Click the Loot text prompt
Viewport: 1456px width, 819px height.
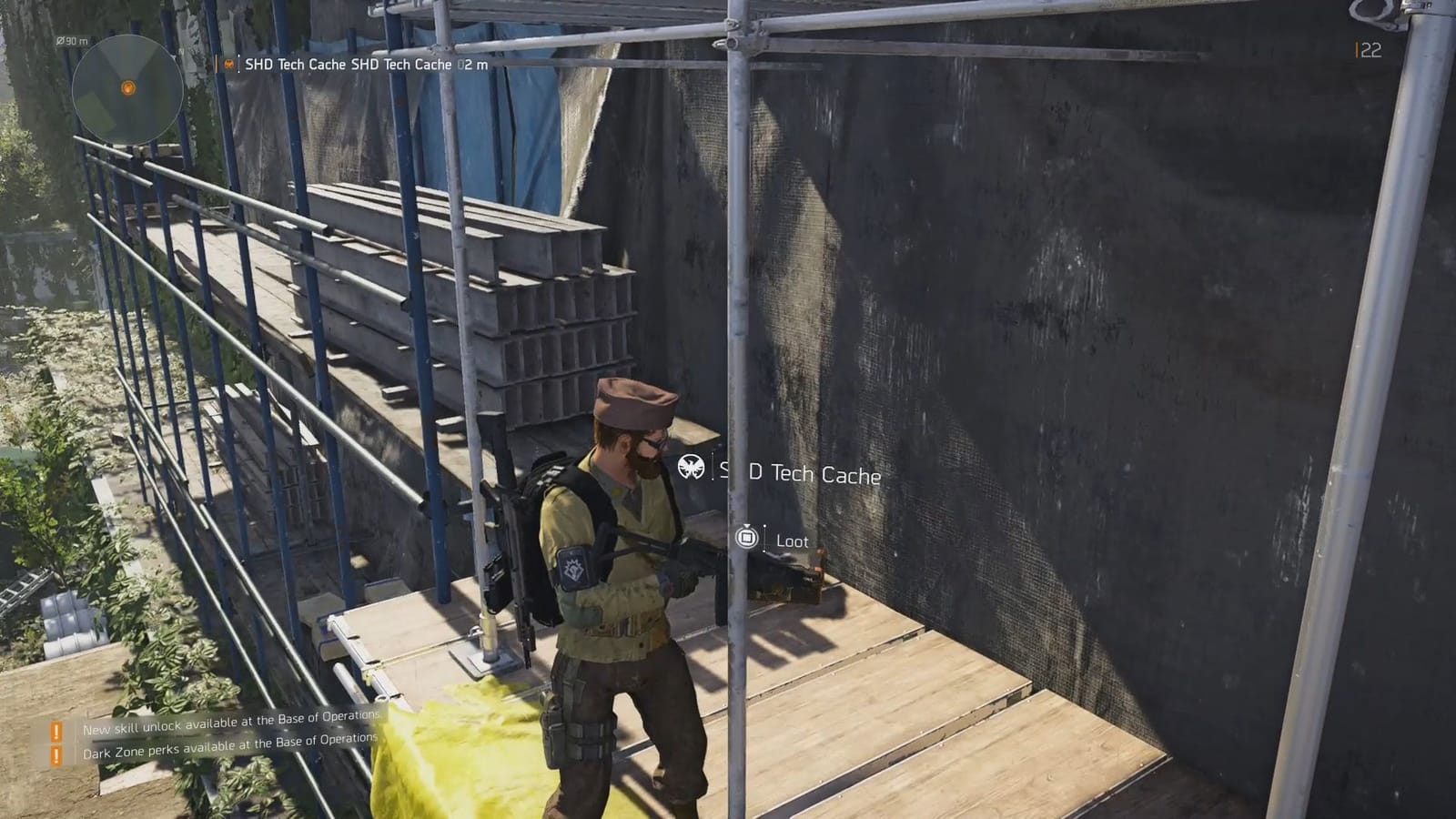792,541
